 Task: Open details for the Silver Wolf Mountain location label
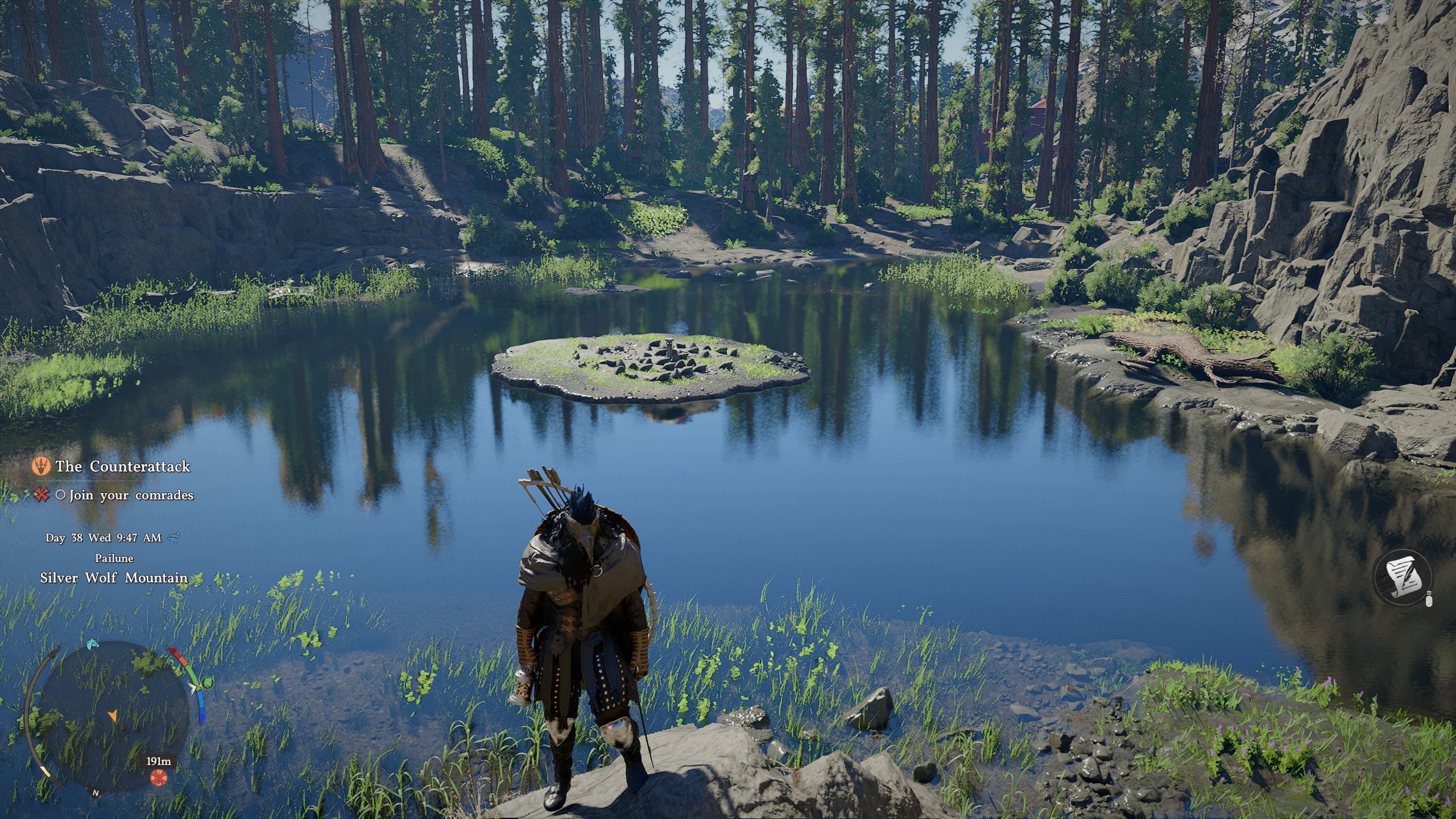[114, 577]
